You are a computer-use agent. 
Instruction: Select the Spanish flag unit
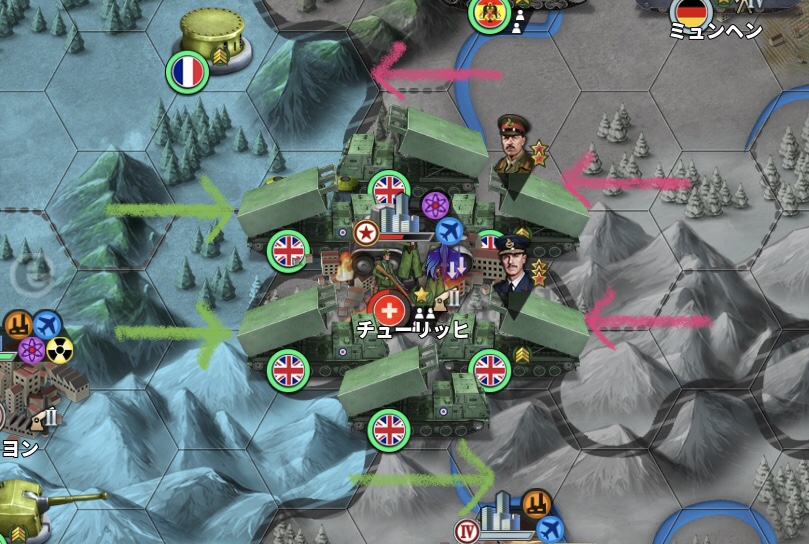tap(489, 15)
